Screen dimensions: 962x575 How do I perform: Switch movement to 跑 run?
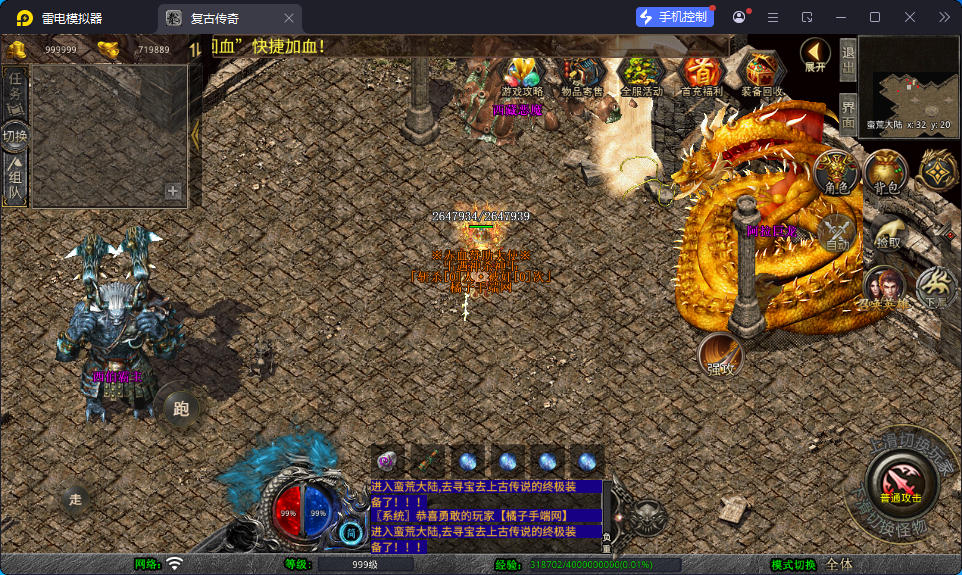(181, 407)
